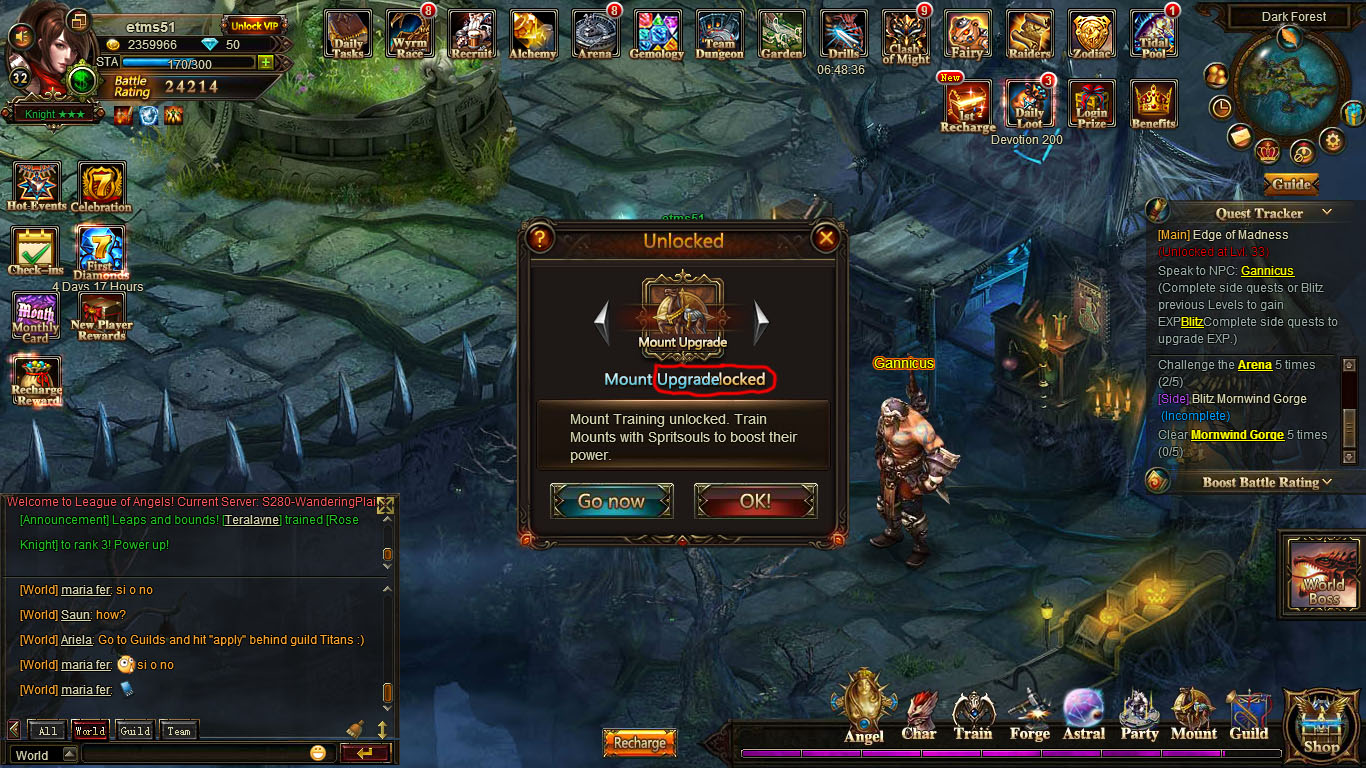
Task: Close the Unlocked popup window
Action: pos(826,238)
